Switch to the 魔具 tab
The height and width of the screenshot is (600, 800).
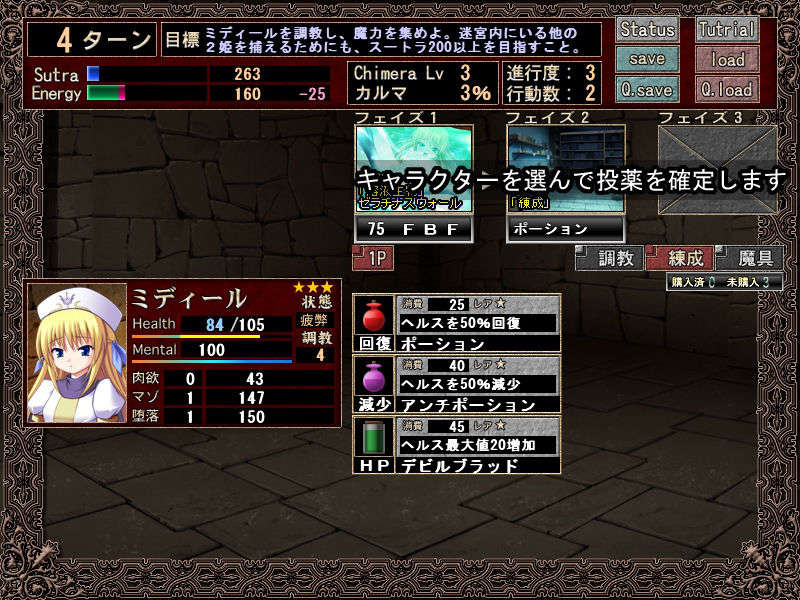(x=749, y=258)
